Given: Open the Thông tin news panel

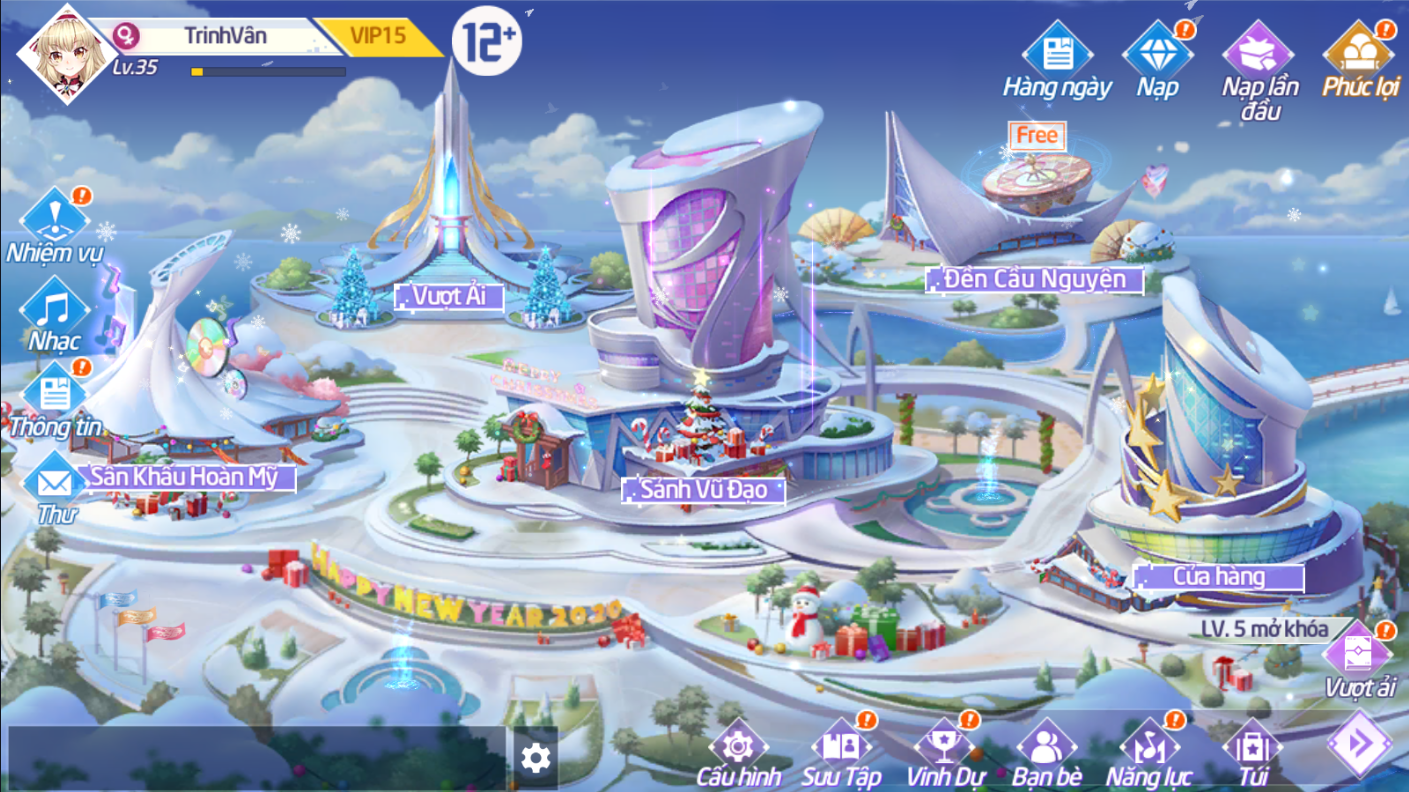Looking at the screenshot, I should click(55, 397).
